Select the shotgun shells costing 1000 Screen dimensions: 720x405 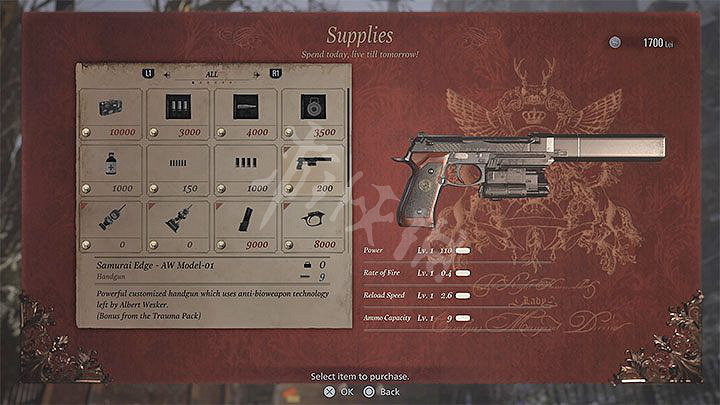point(245,170)
